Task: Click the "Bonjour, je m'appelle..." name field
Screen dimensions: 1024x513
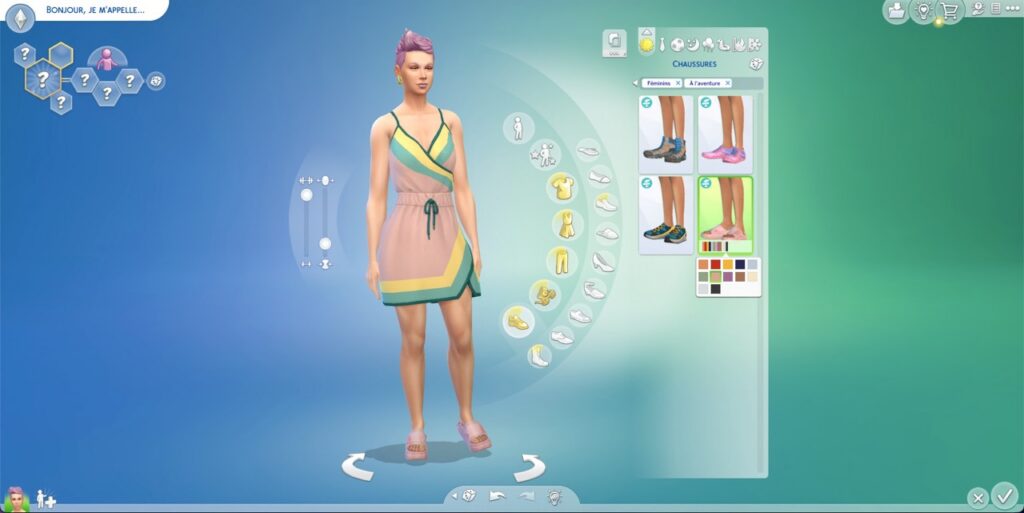Action: 95,10
